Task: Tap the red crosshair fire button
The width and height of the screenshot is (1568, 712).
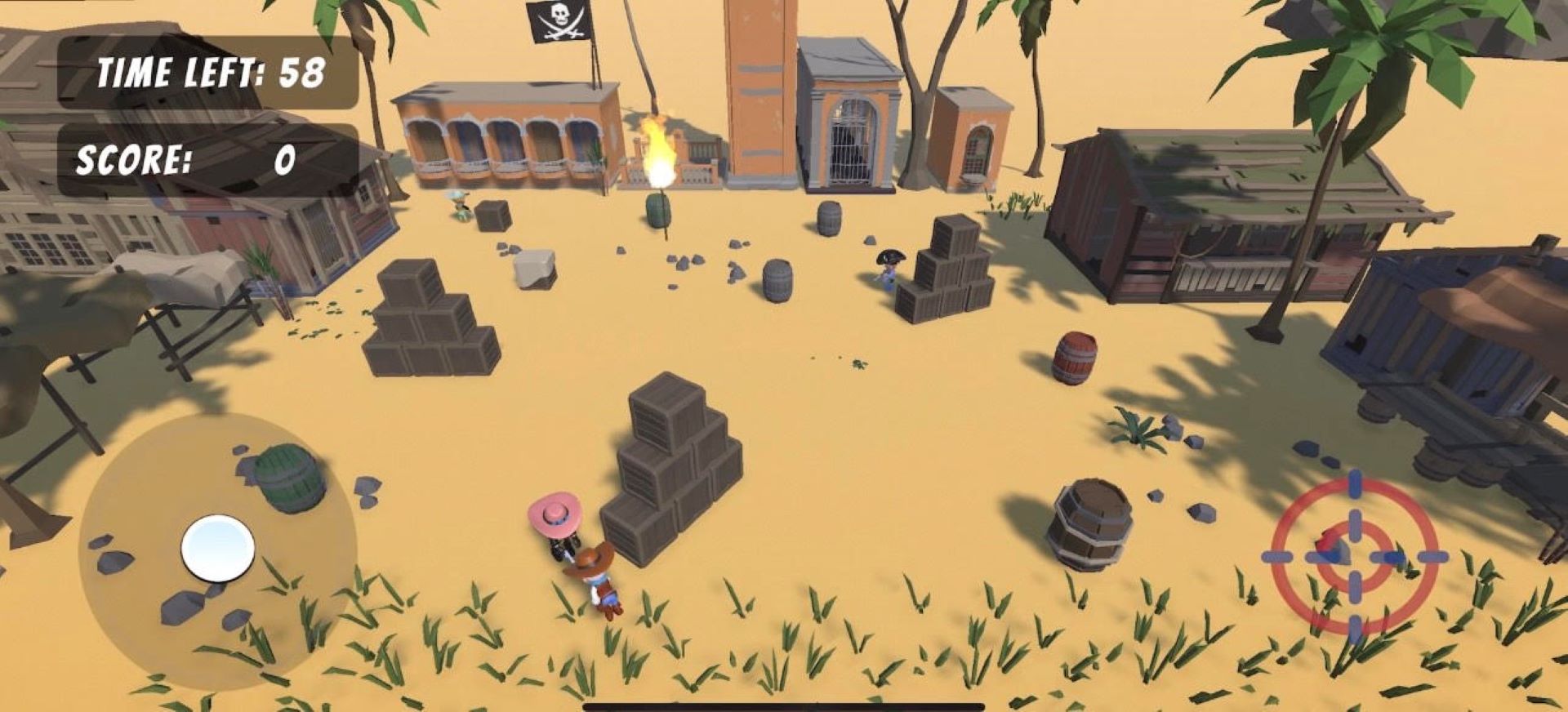Action: click(x=1355, y=557)
